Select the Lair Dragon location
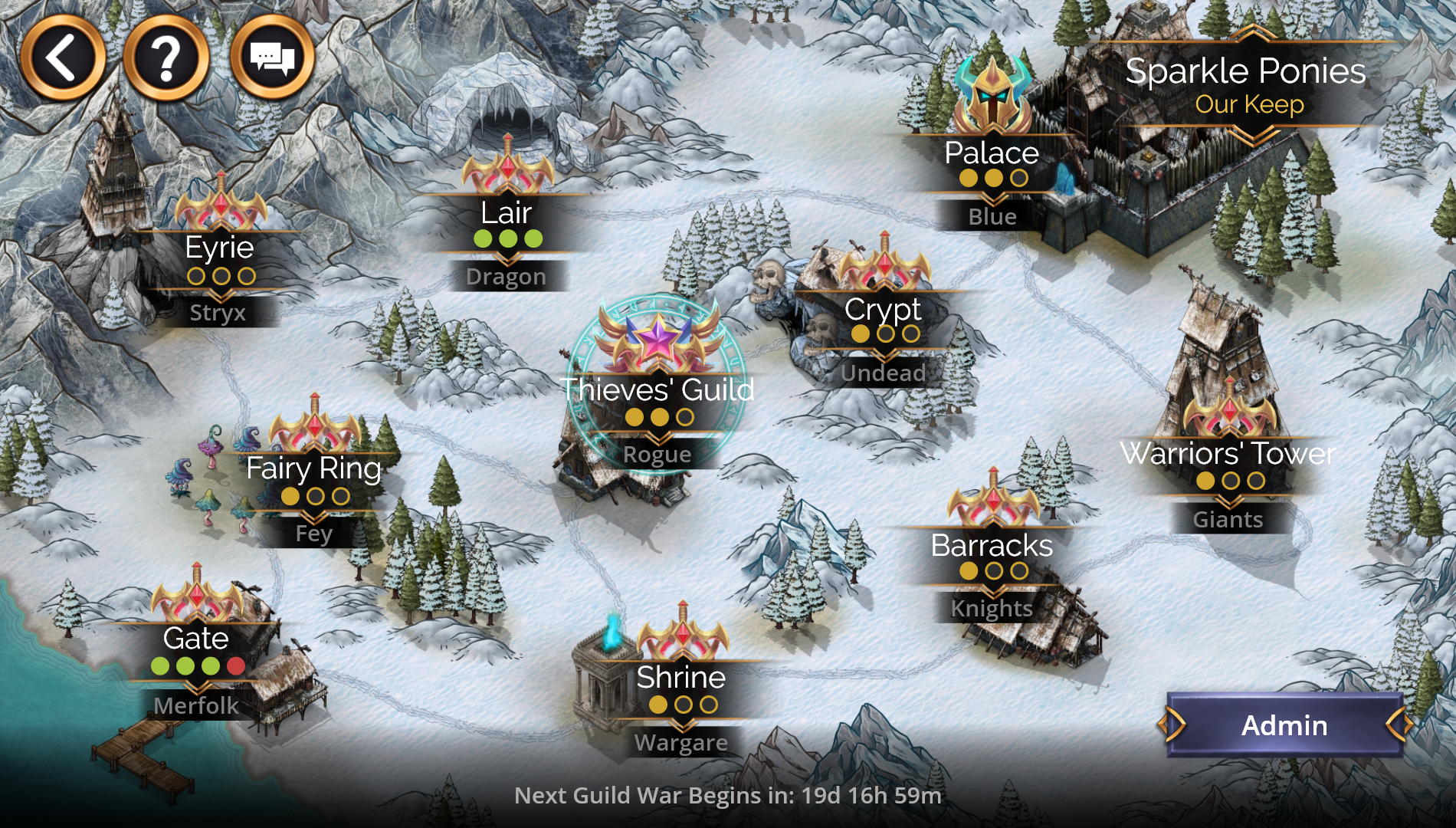 click(507, 214)
